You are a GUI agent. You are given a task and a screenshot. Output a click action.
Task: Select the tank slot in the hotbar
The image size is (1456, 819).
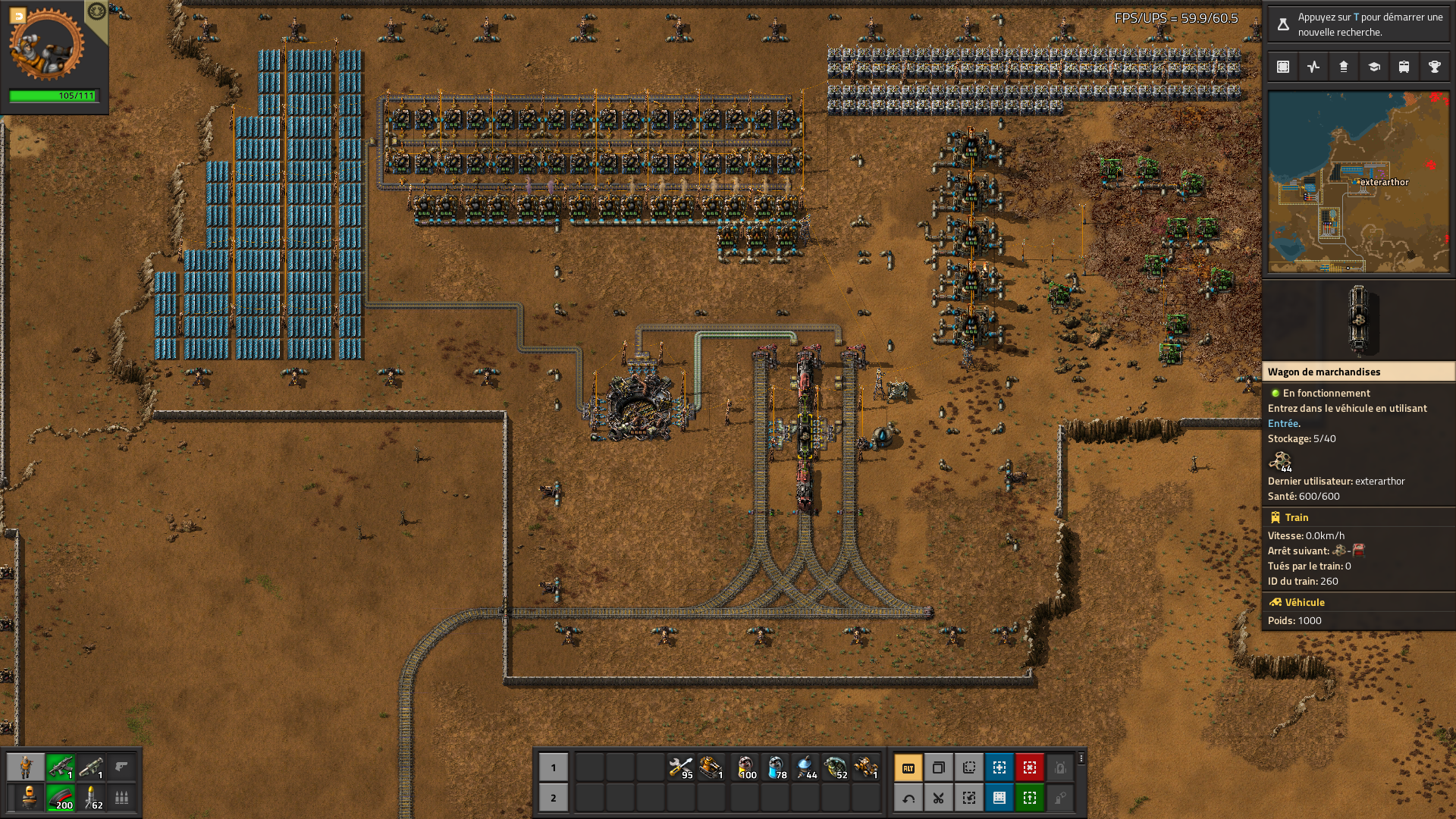(711, 767)
